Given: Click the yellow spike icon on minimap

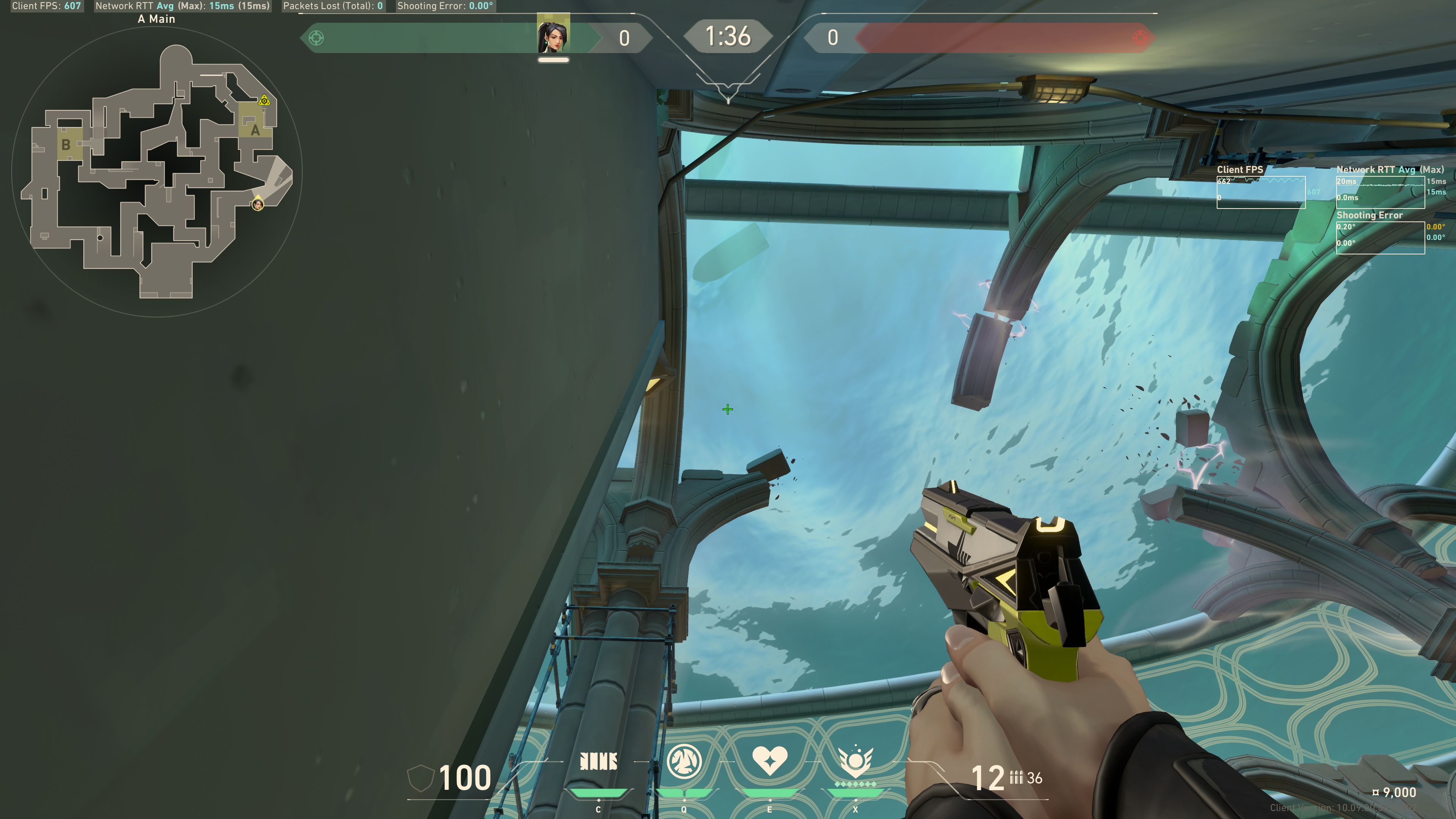Looking at the screenshot, I should pyautogui.click(x=264, y=100).
